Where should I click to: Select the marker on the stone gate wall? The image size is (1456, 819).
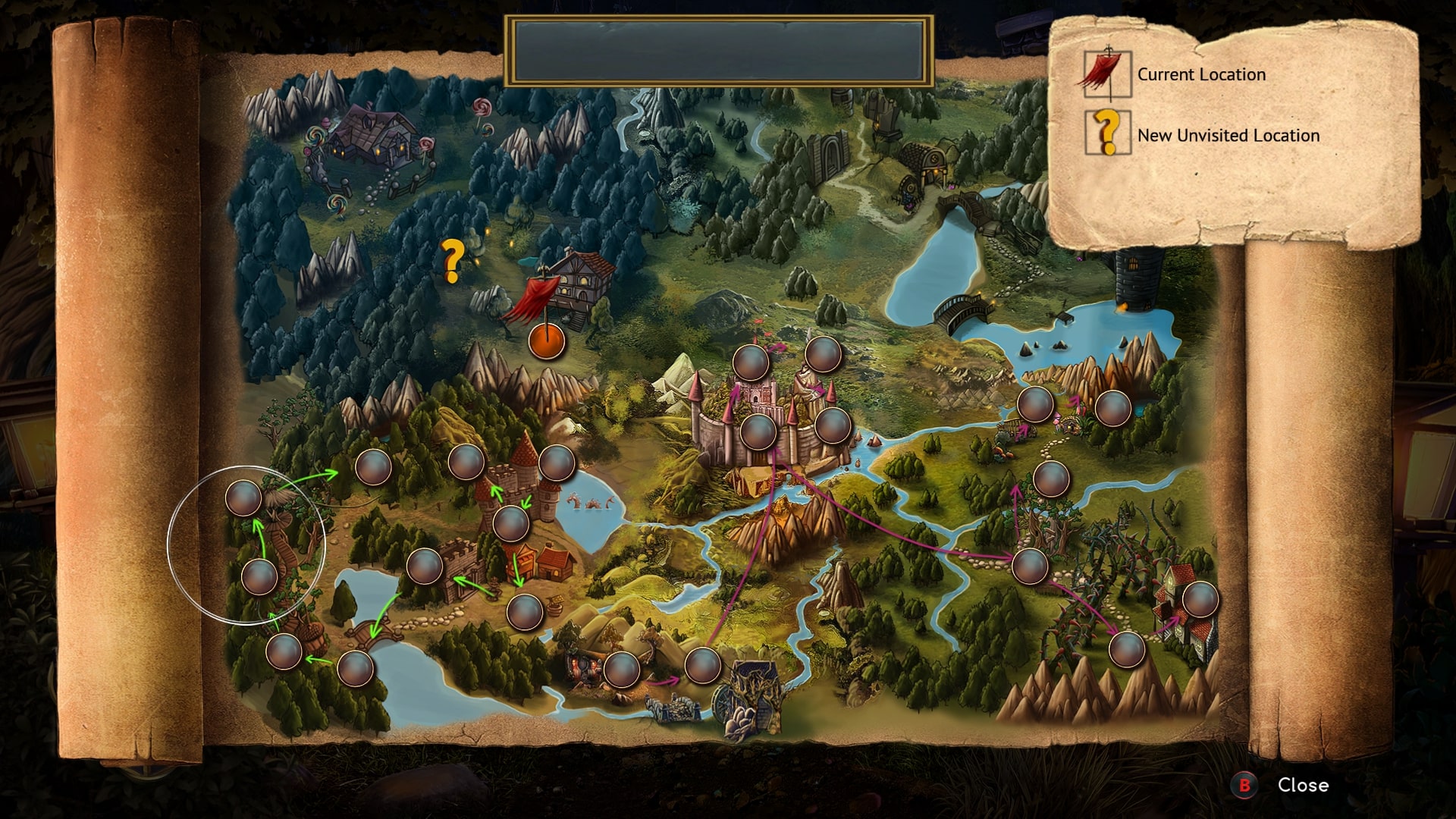[425, 566]
